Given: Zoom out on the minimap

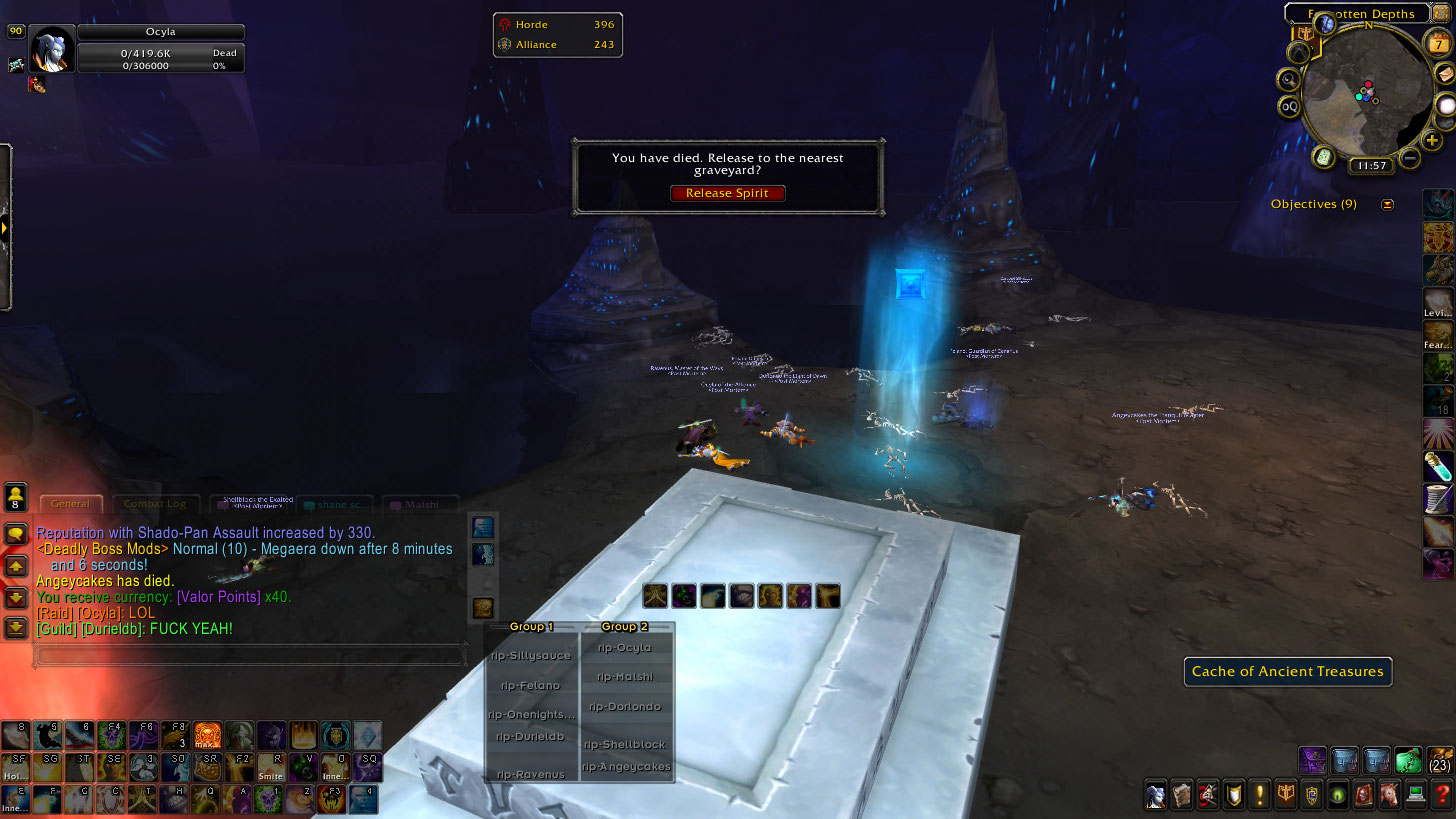Looking at the screenshot, I should coord(1409,158).
